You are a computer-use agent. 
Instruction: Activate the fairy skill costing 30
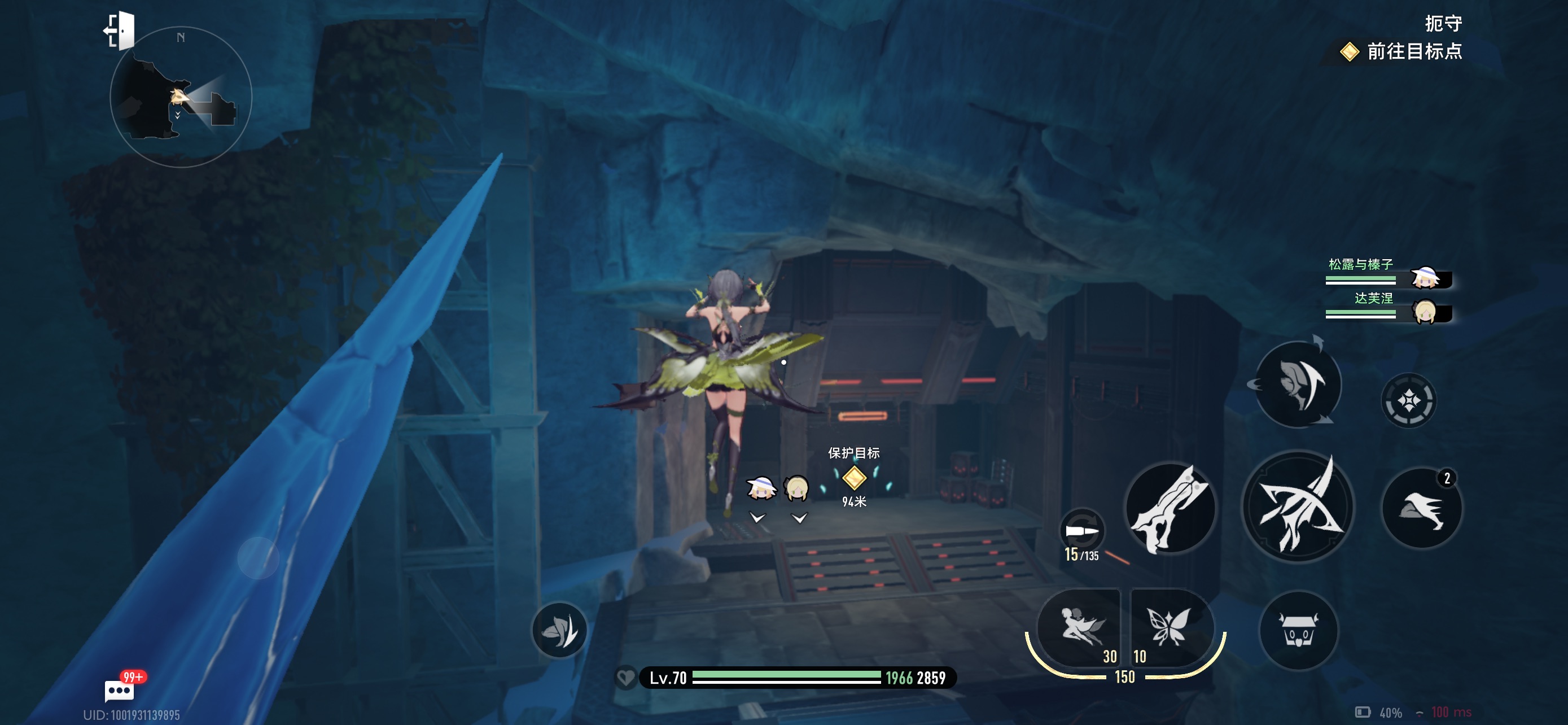(x=1079, y=627)
